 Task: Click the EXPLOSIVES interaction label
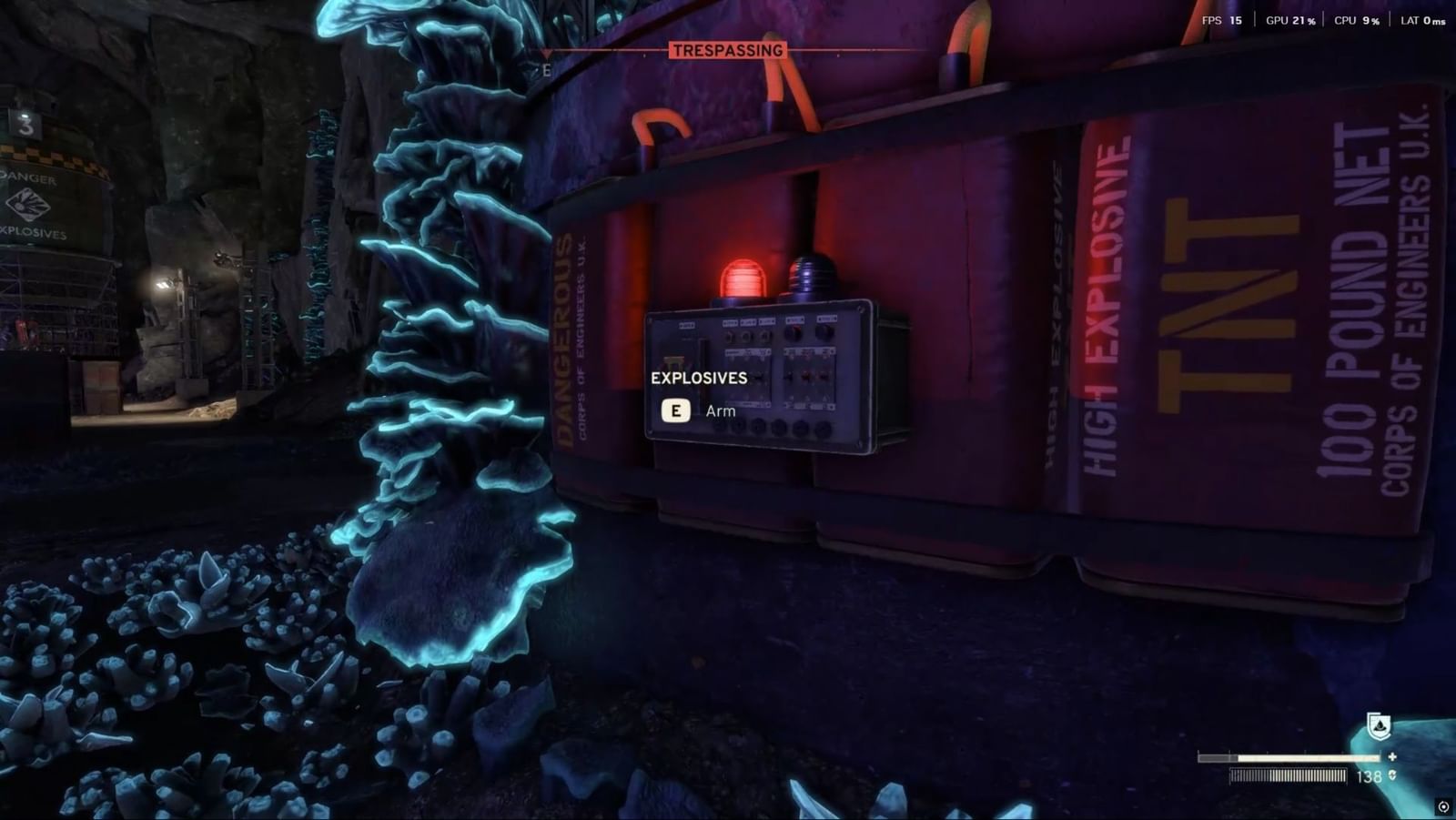click(x=698, y=379)
